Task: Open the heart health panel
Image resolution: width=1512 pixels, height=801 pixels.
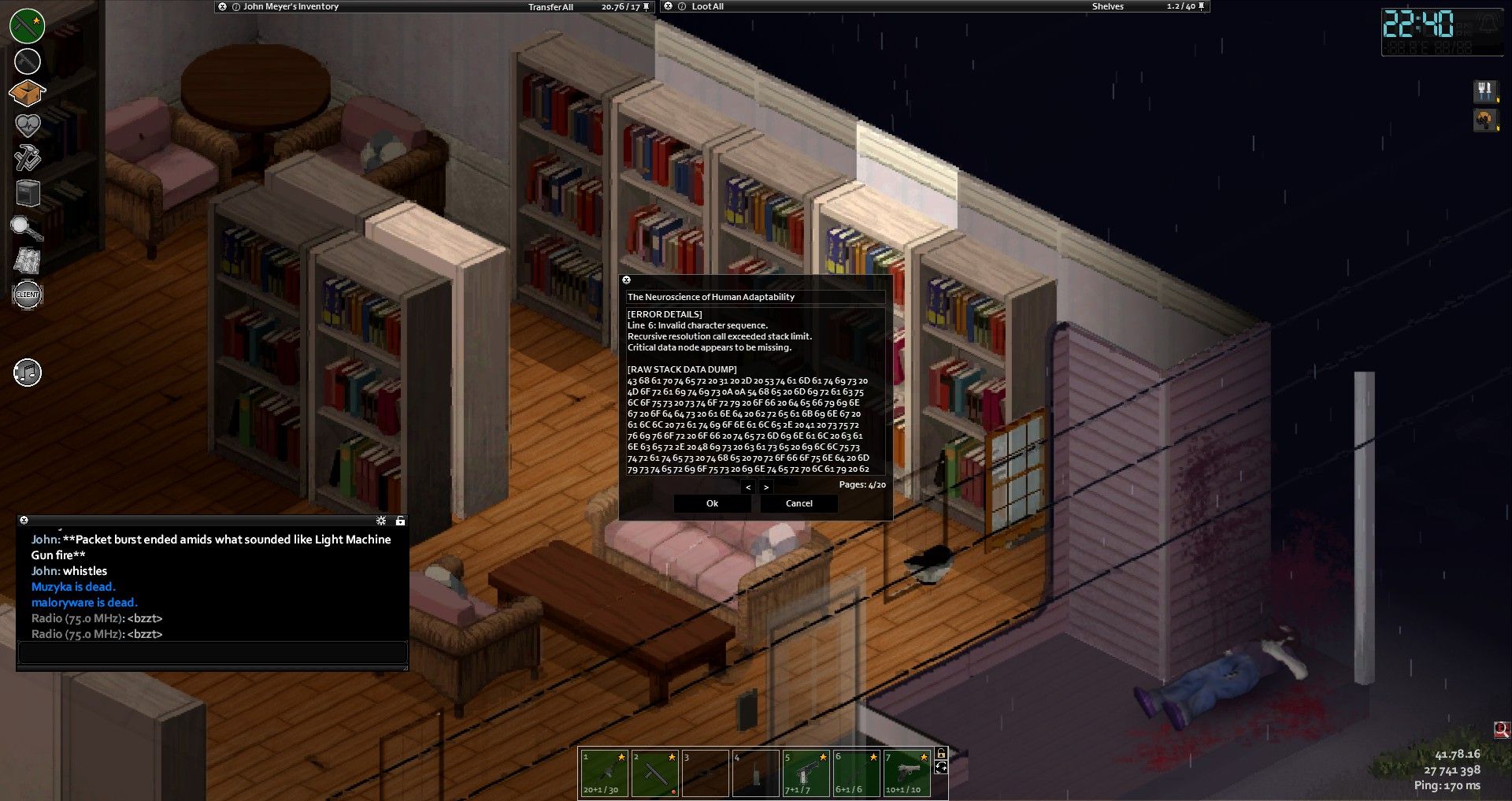Action: (28, 125)
